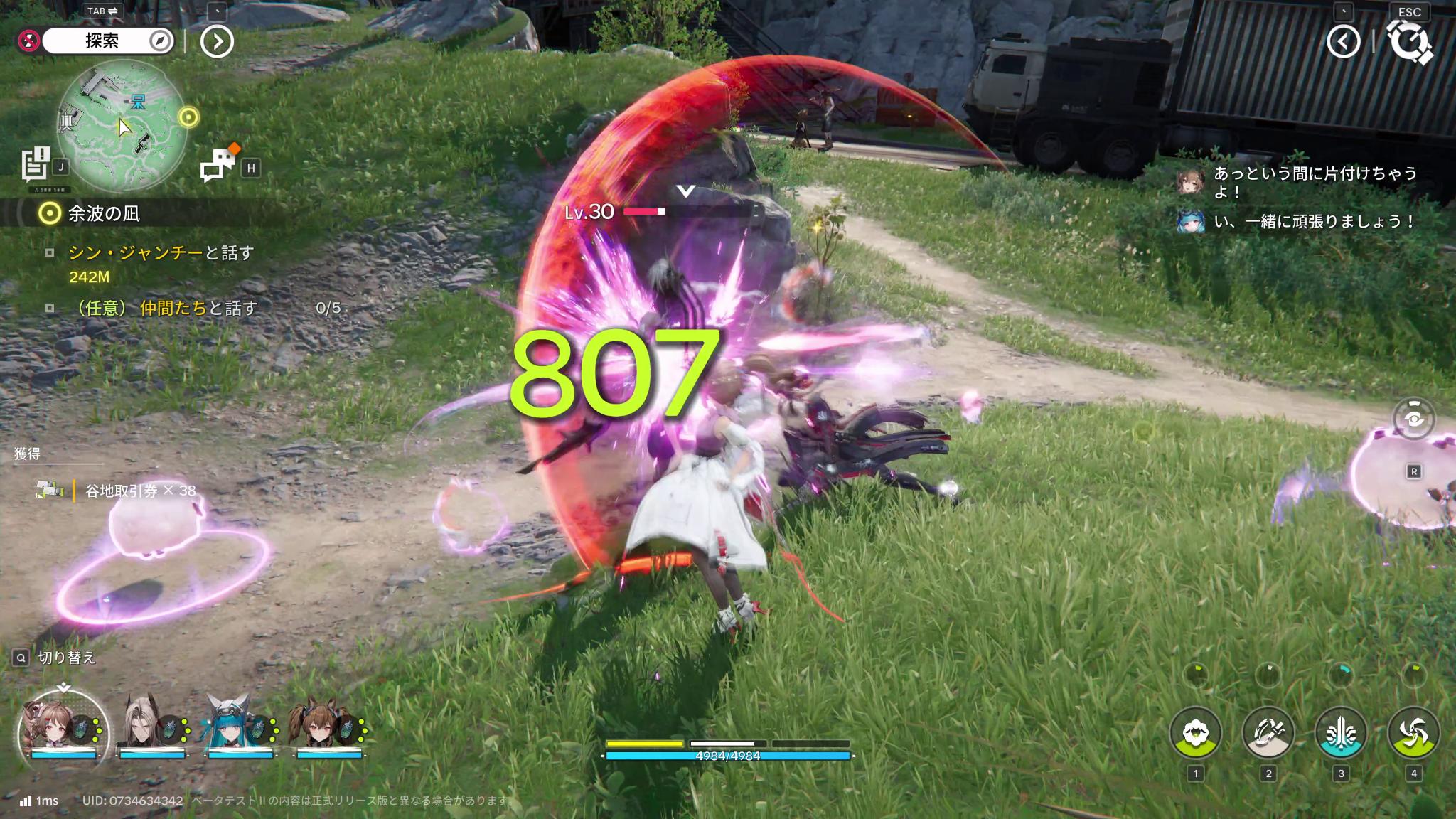Expand the chevron above the Lv.30 enemy bar
The height and width of the screenshot is (819, 1456).
685,190
